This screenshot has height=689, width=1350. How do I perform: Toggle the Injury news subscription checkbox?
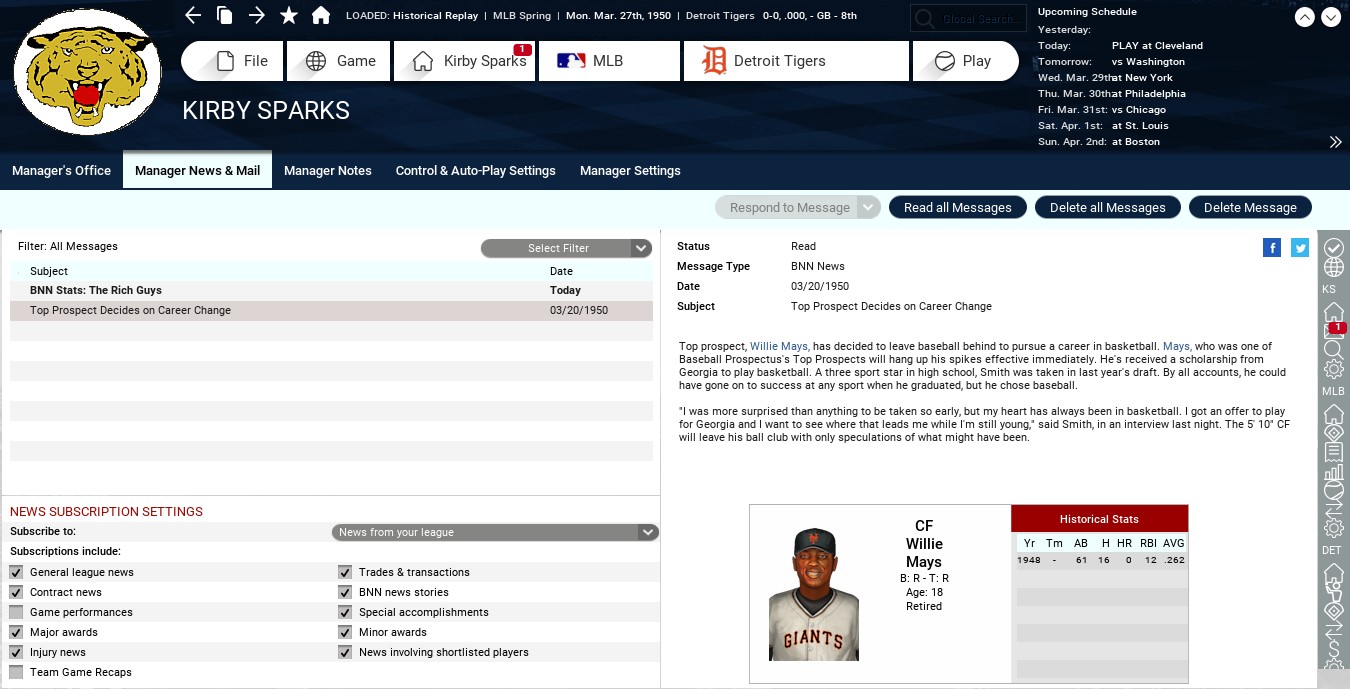(x=16, y=652)
